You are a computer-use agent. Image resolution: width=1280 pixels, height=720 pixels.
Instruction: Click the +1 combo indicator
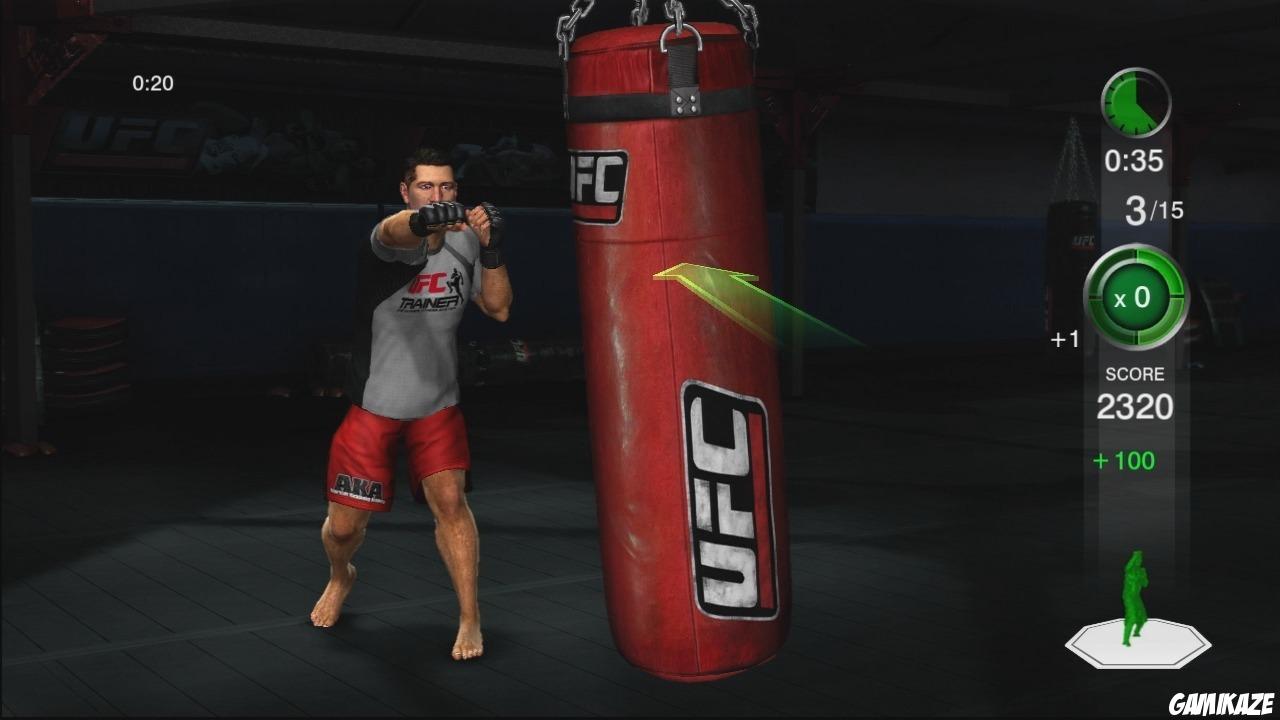coord(1066,339)
